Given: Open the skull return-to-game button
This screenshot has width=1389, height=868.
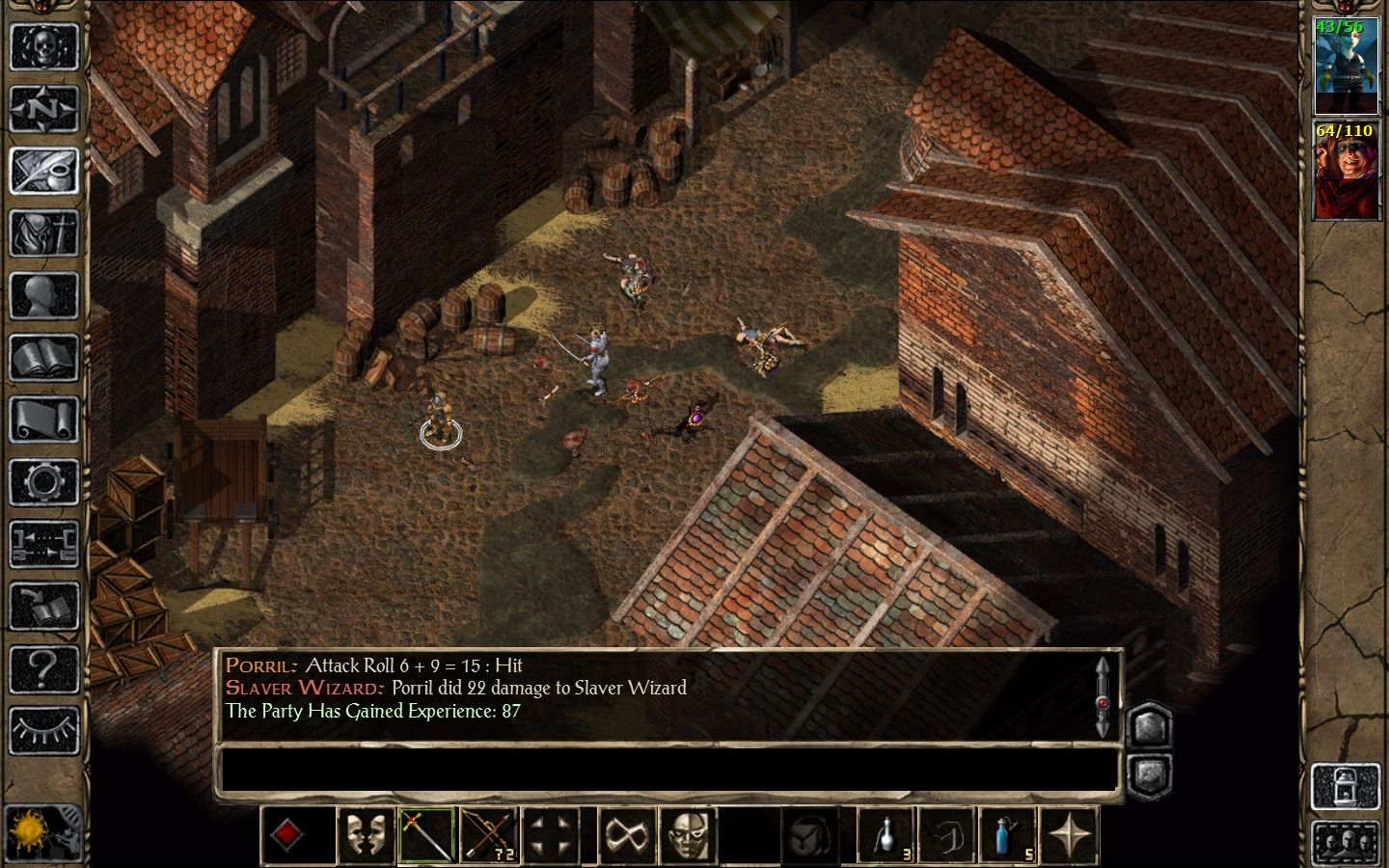Looking at the screenshot, I should pos(43,46).
